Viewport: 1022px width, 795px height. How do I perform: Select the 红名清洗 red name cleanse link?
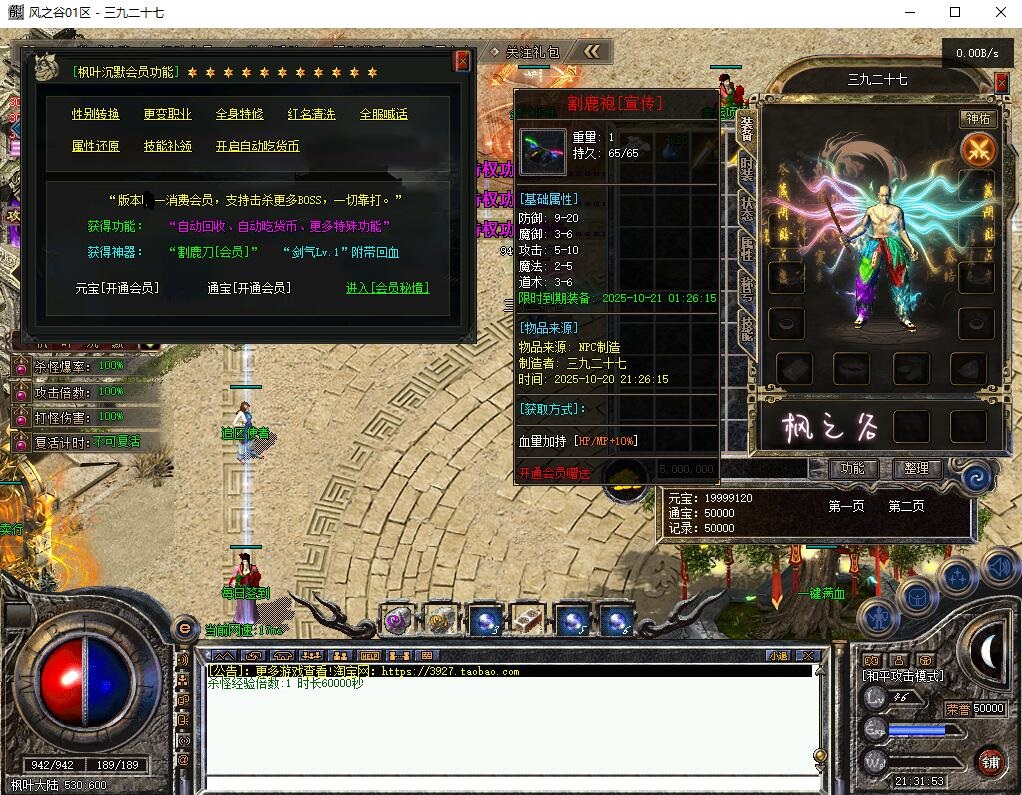tap(312, 114)
